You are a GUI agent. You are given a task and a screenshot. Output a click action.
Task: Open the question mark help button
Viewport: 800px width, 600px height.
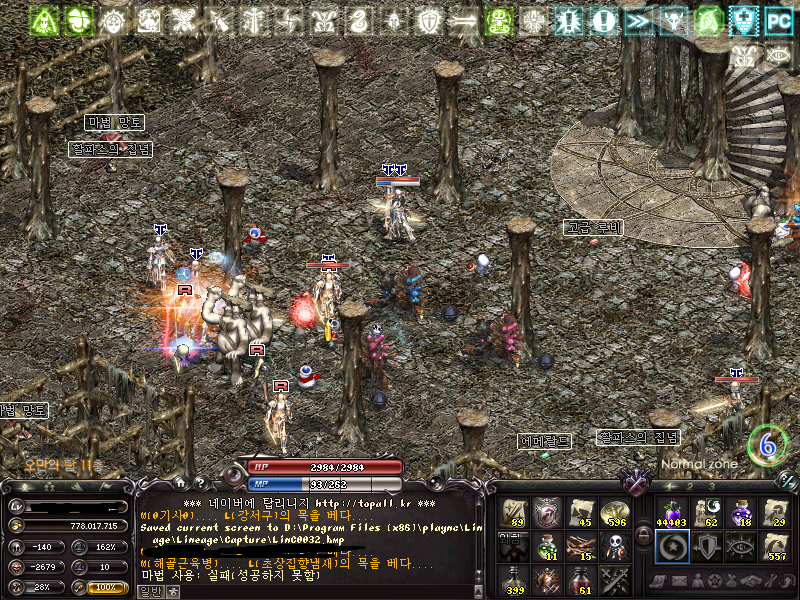199,482
